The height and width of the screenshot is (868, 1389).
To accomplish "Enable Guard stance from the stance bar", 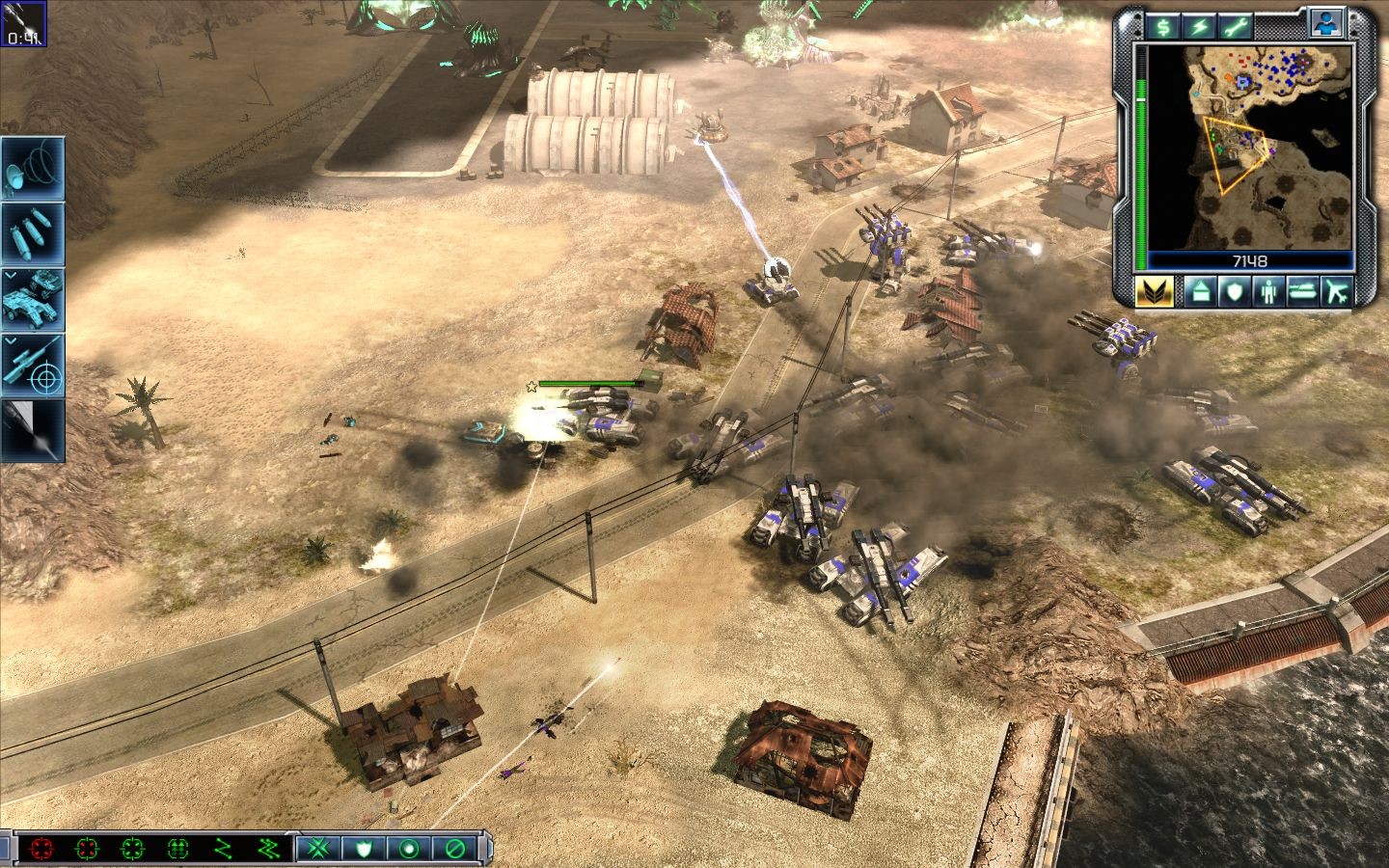I will coord(362,849).
